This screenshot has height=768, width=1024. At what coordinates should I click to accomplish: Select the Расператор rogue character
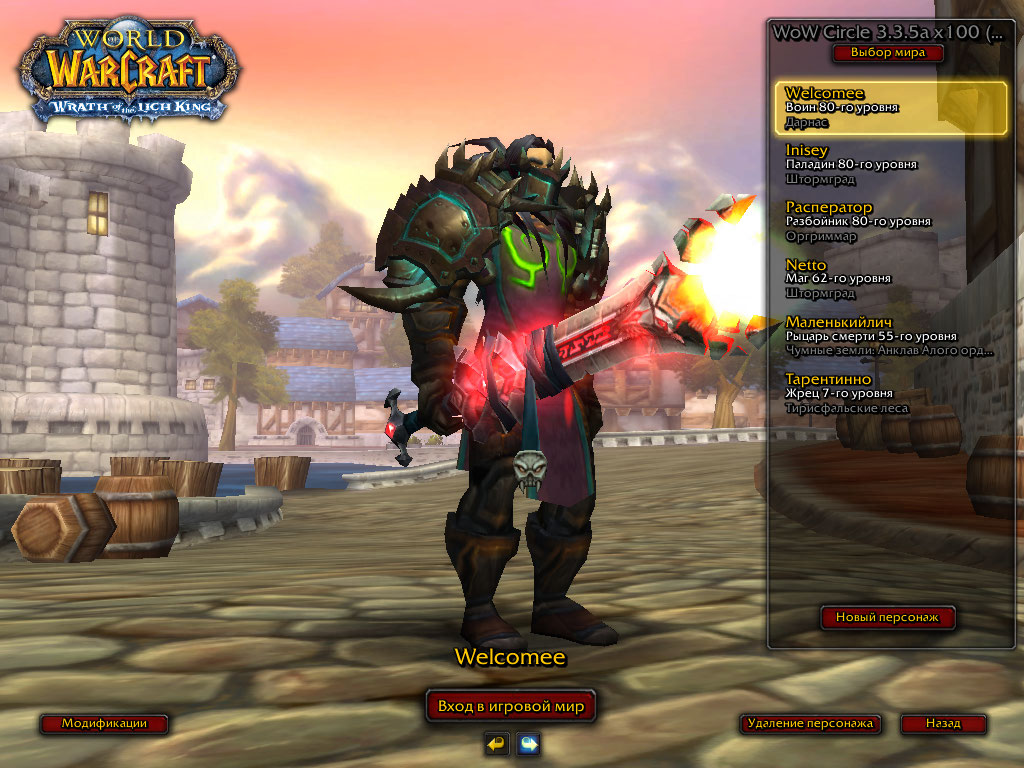(x=890, y=222)
